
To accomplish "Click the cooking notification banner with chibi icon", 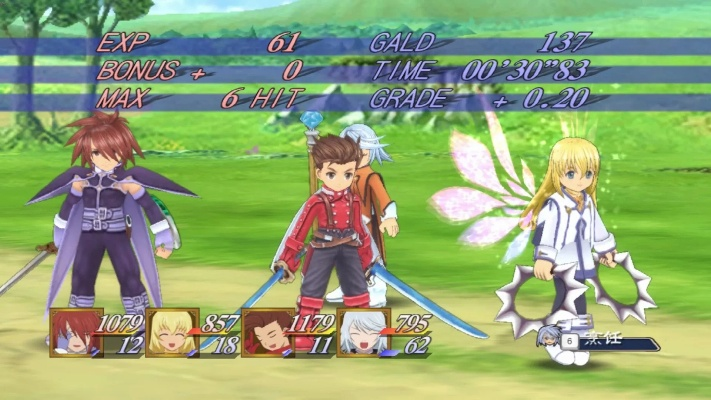I will click(598, 342).
